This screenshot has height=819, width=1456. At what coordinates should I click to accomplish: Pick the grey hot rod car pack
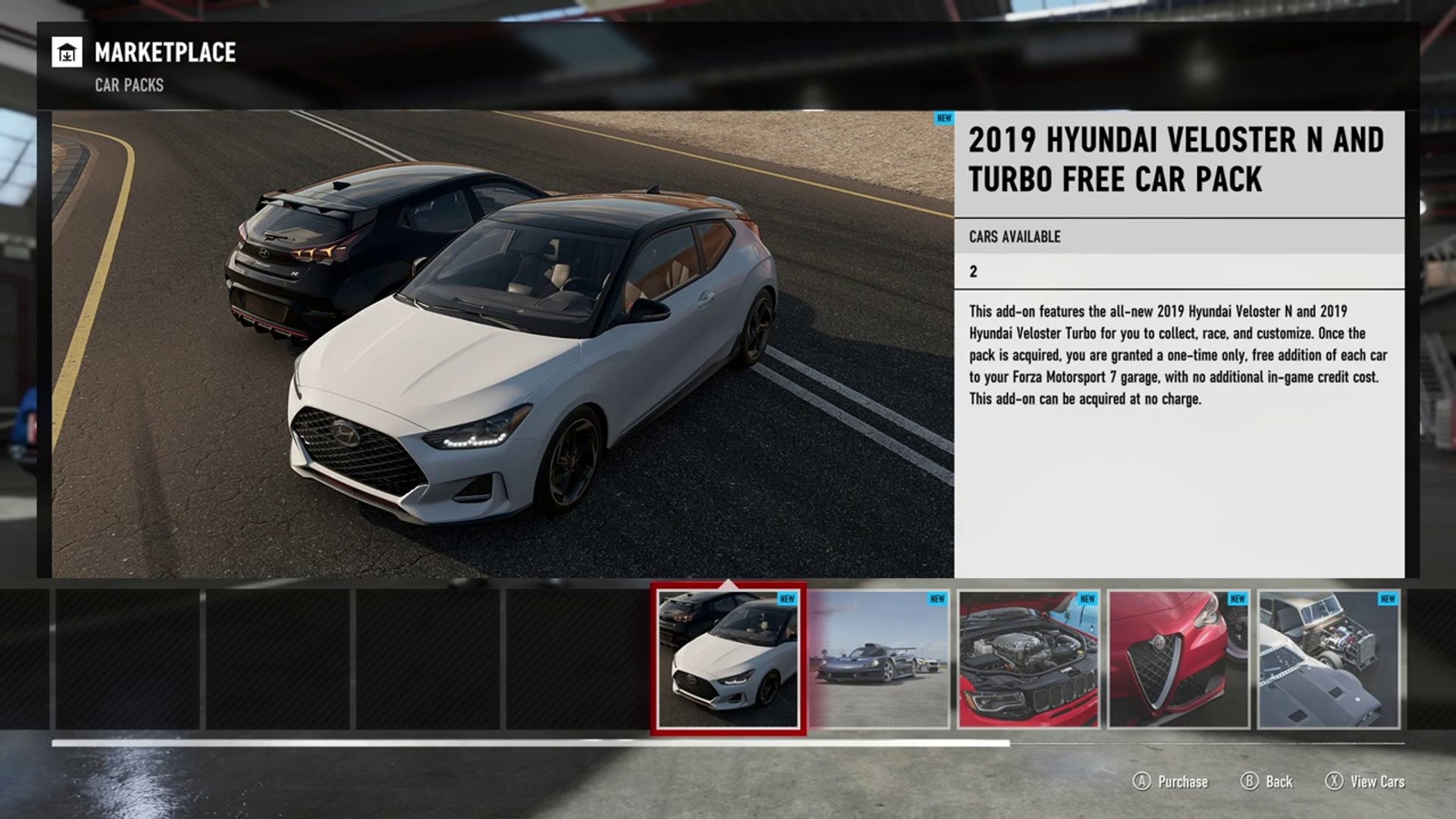(1328, 660)
